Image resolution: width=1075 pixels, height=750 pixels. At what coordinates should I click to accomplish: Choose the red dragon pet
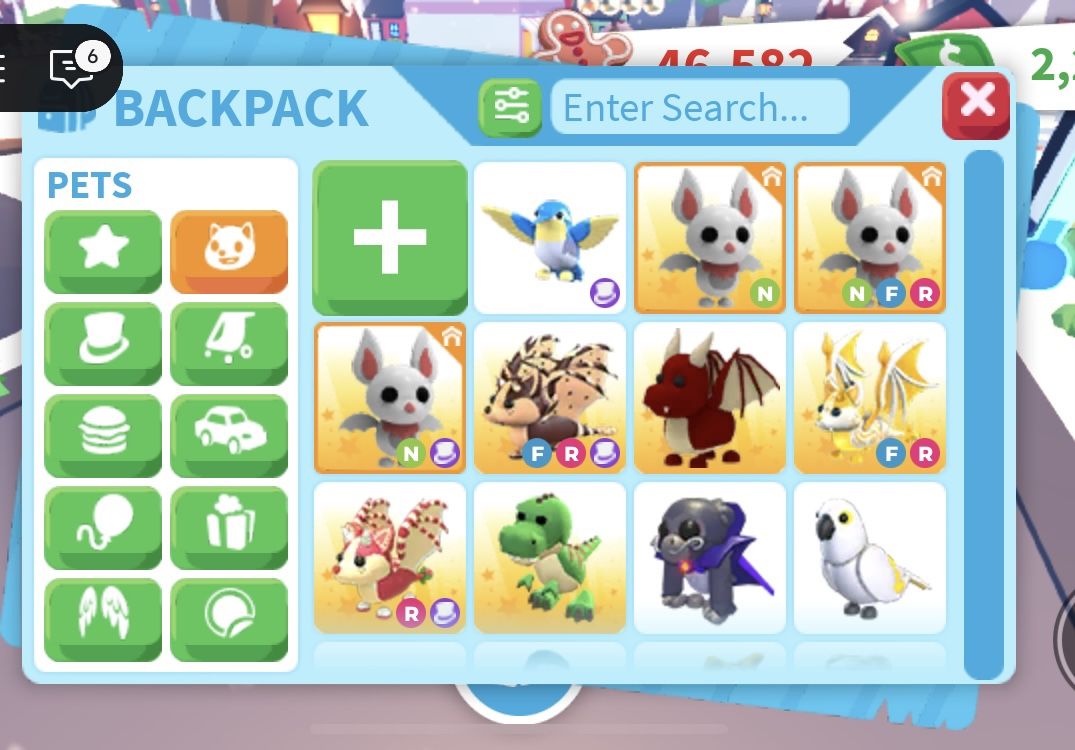pyautogui.click(x=709, y=397)
